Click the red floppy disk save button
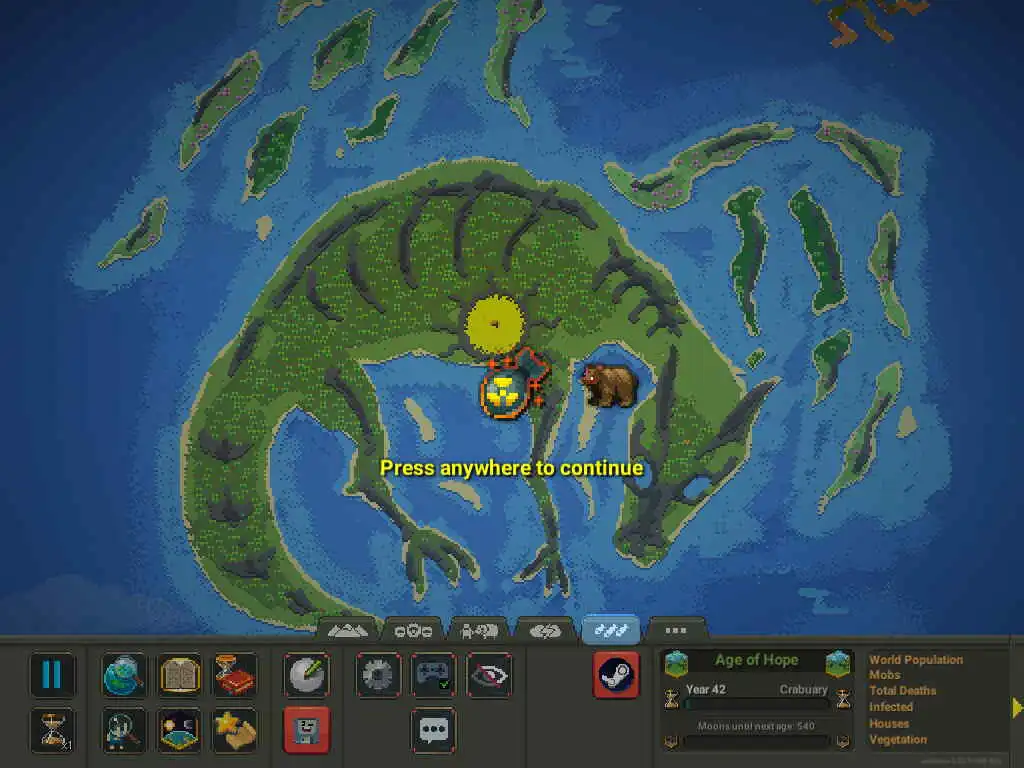1024x768 pixels. pyautogui.click(x=306, y=729)
